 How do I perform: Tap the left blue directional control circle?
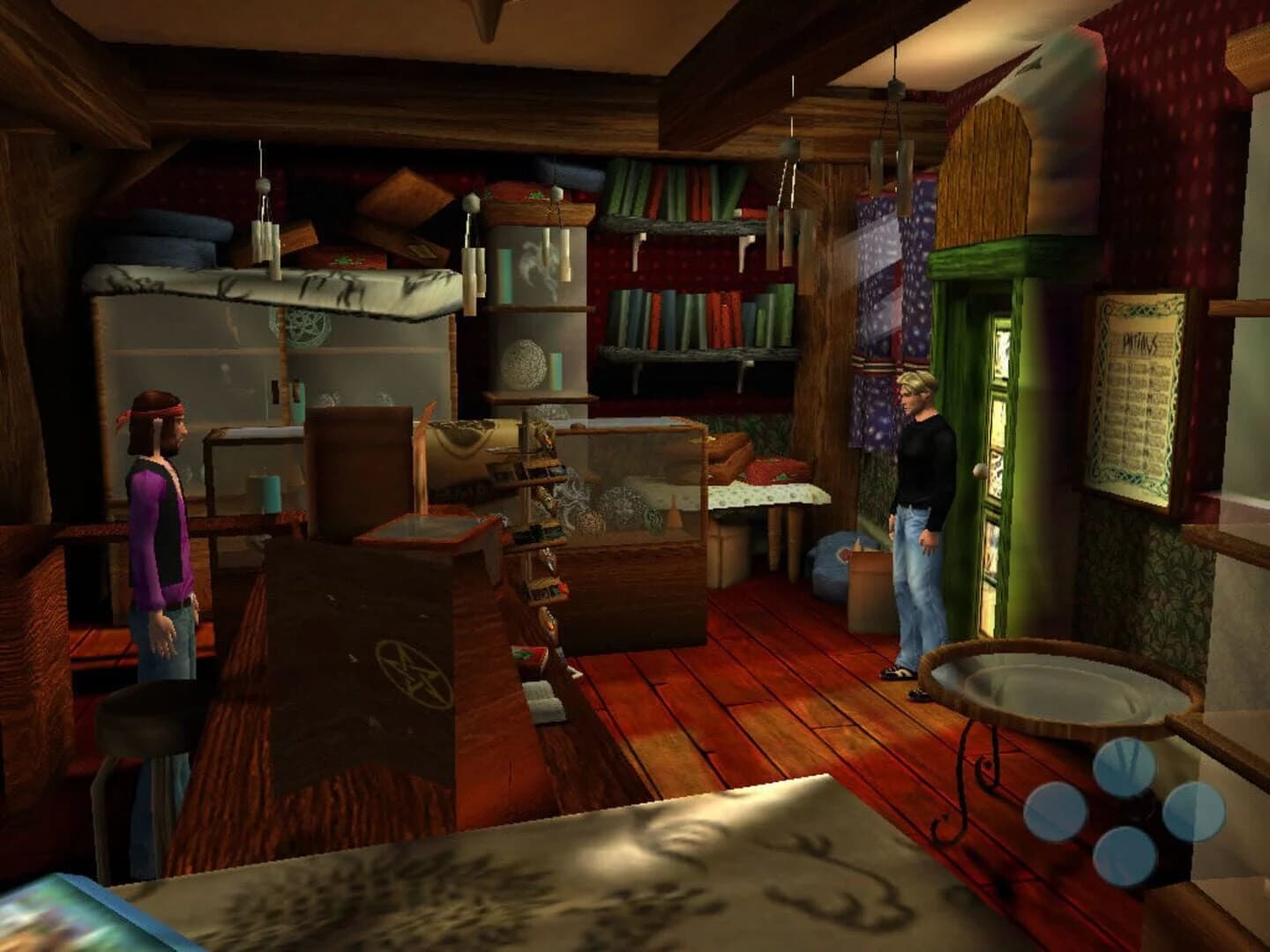(x=1057, y=811)
